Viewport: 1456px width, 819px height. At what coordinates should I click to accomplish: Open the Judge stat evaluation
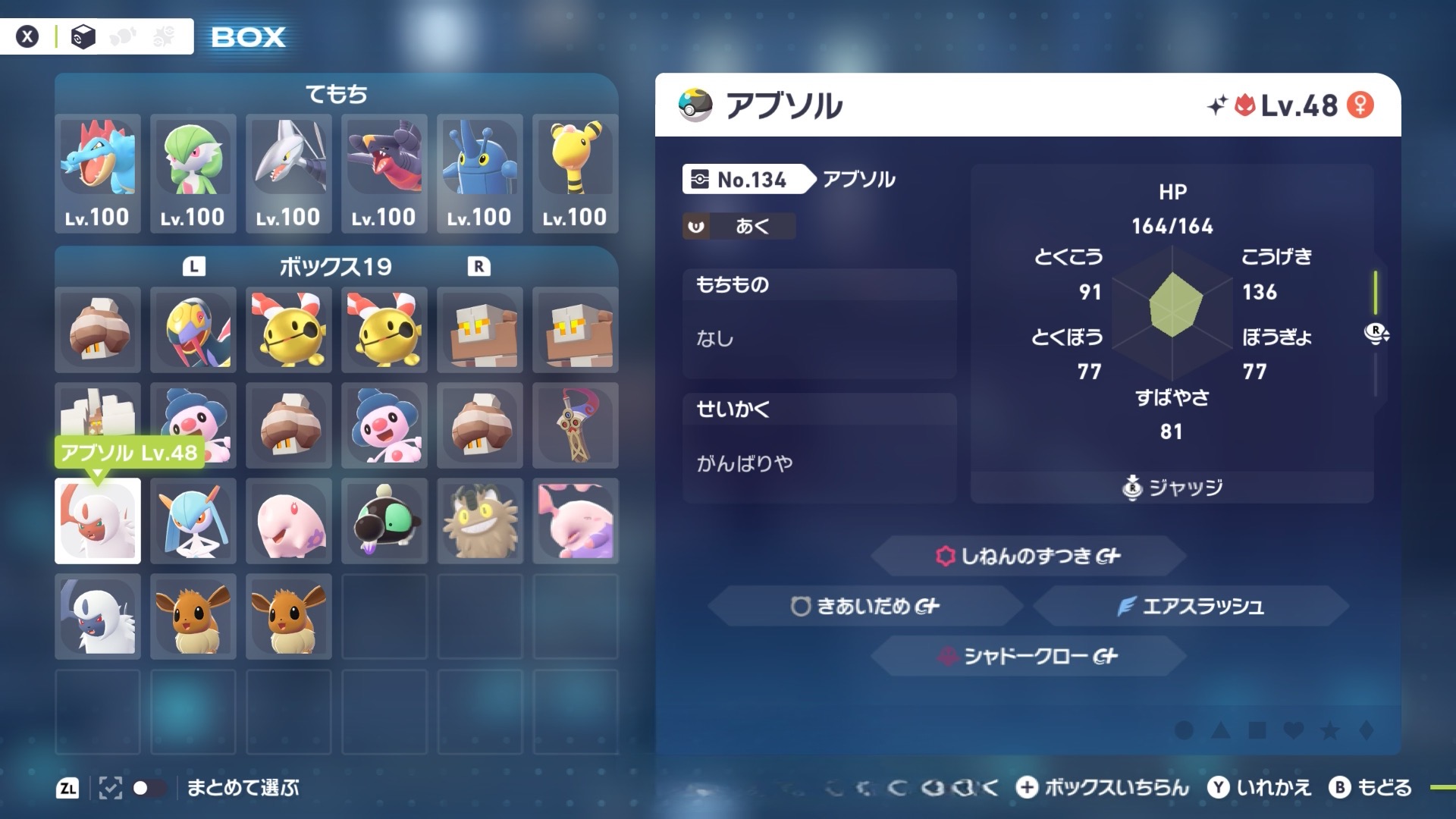(x=1172, y=487)
